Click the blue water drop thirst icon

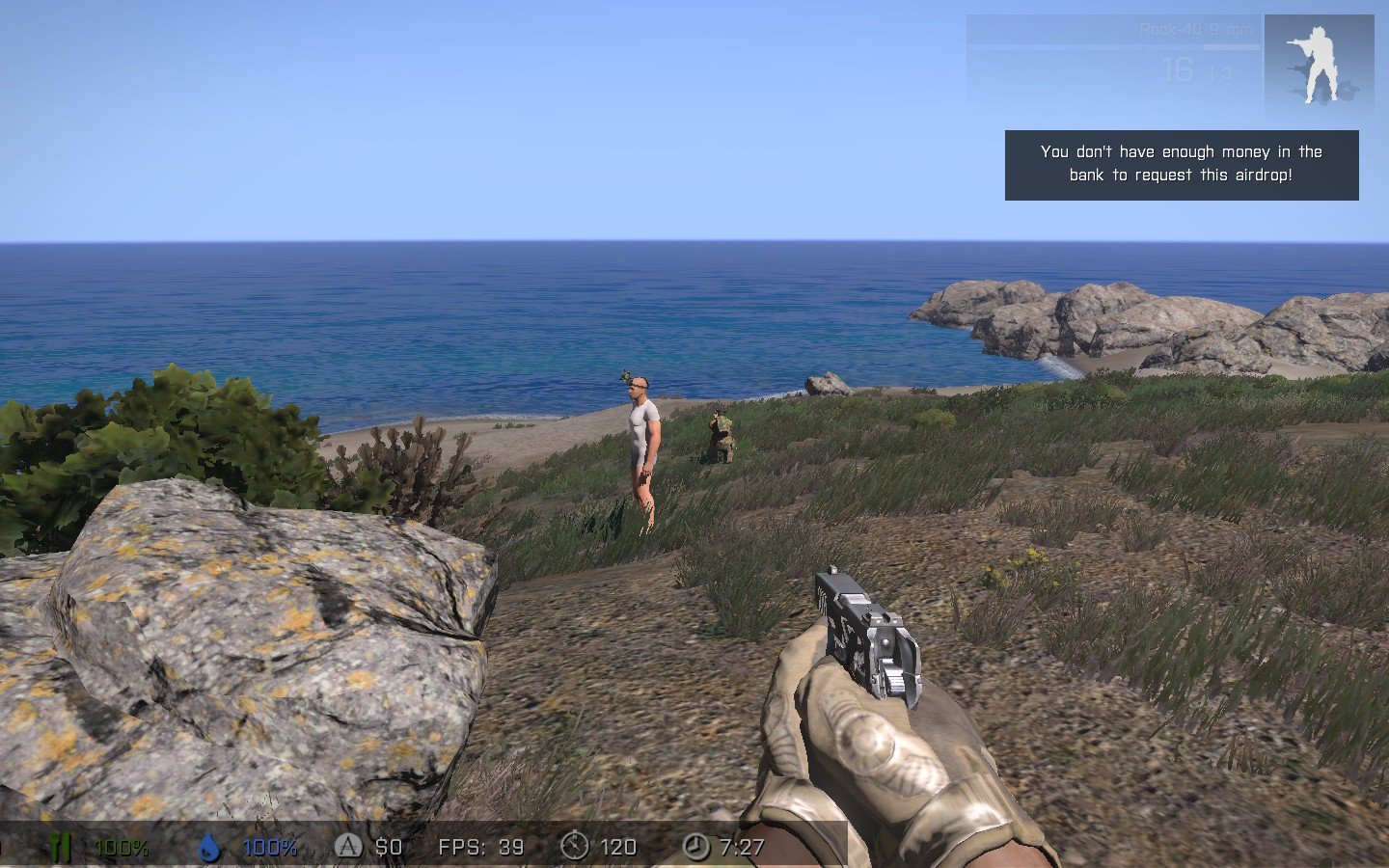point(208,847)
